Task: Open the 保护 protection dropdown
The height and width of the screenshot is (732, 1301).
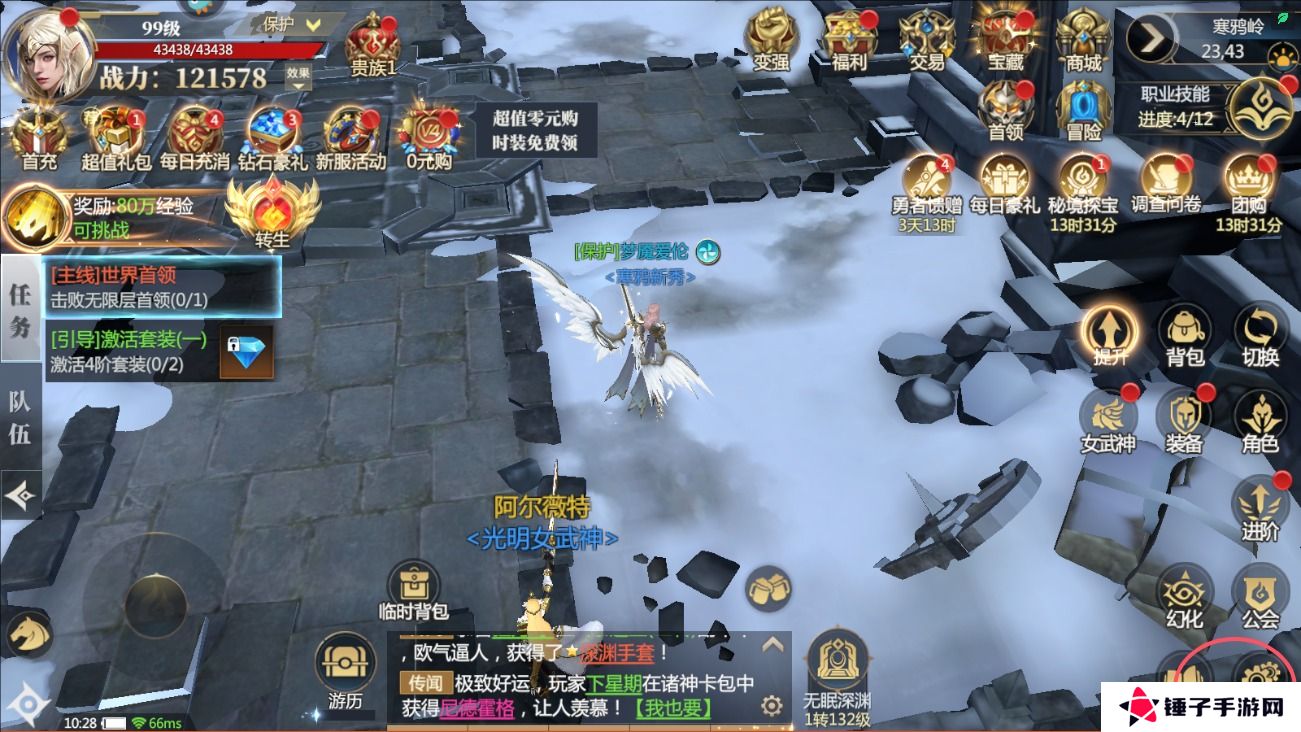Action: tap(289, 23)
